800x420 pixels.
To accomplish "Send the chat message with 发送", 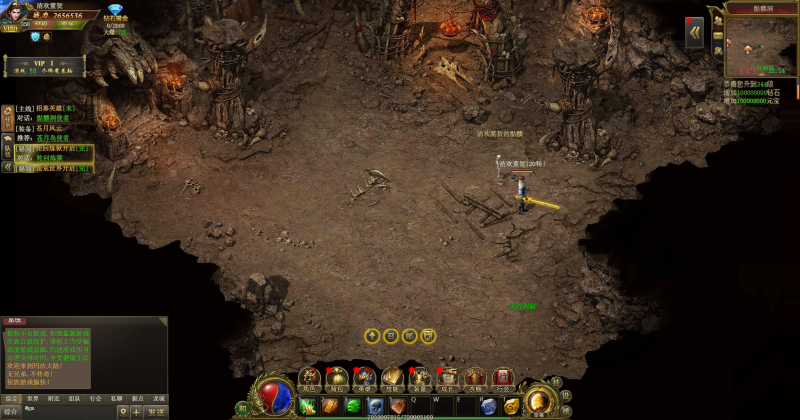I will [156, 411].
